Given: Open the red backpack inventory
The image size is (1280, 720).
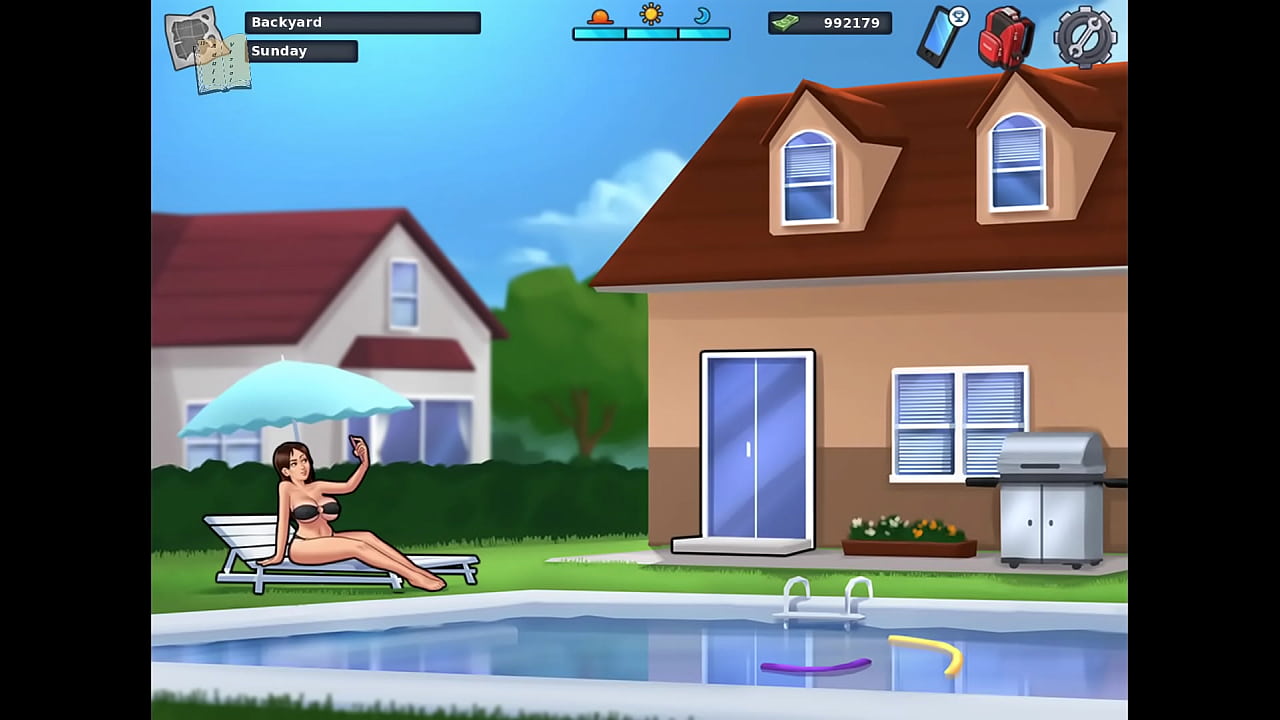Looking at the screenshot, I should [x=1005, y=38].
